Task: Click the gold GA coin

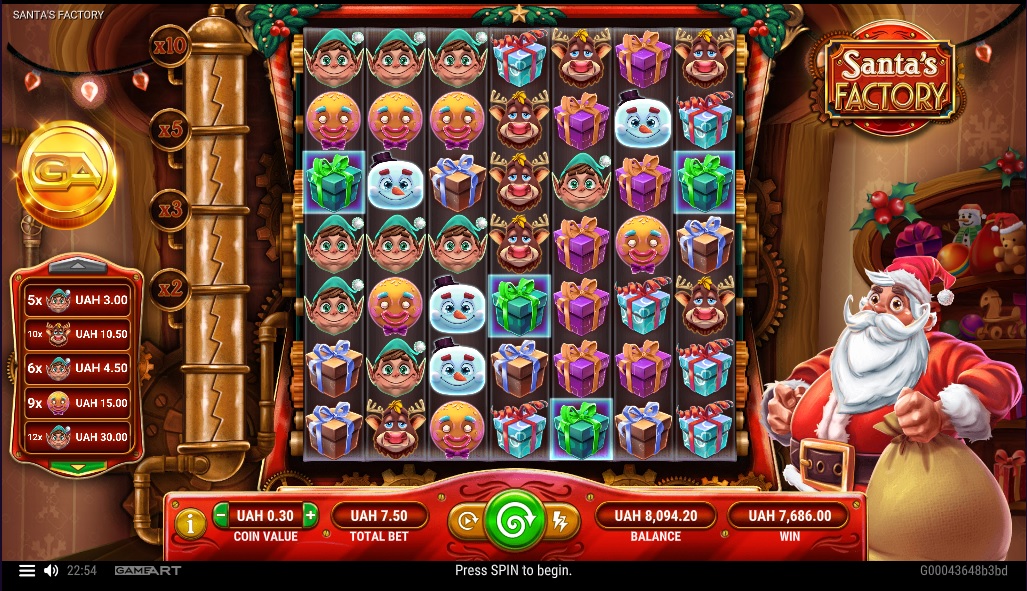Action: tap(67, 175)
